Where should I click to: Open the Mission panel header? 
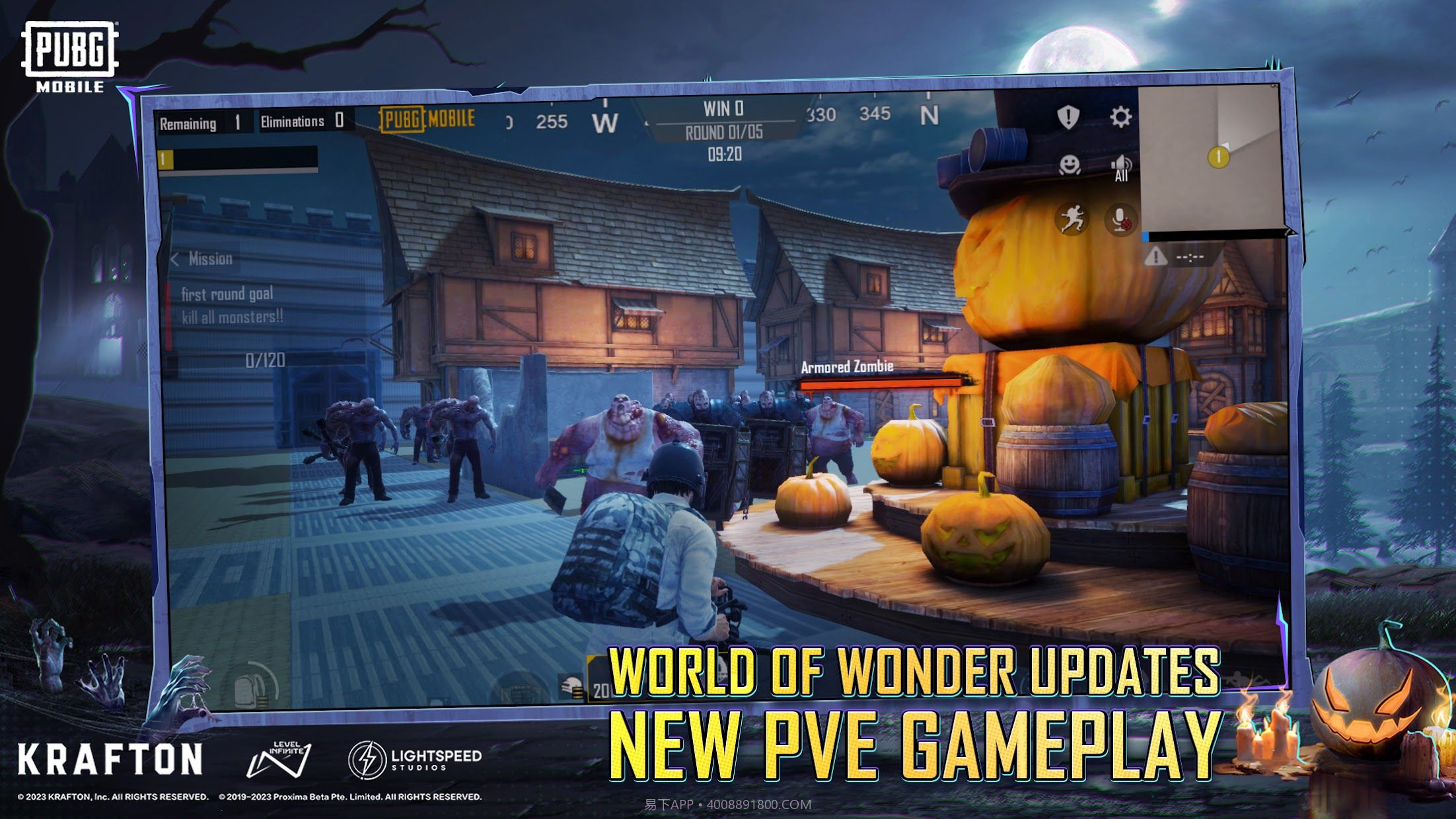pos(211,258)
